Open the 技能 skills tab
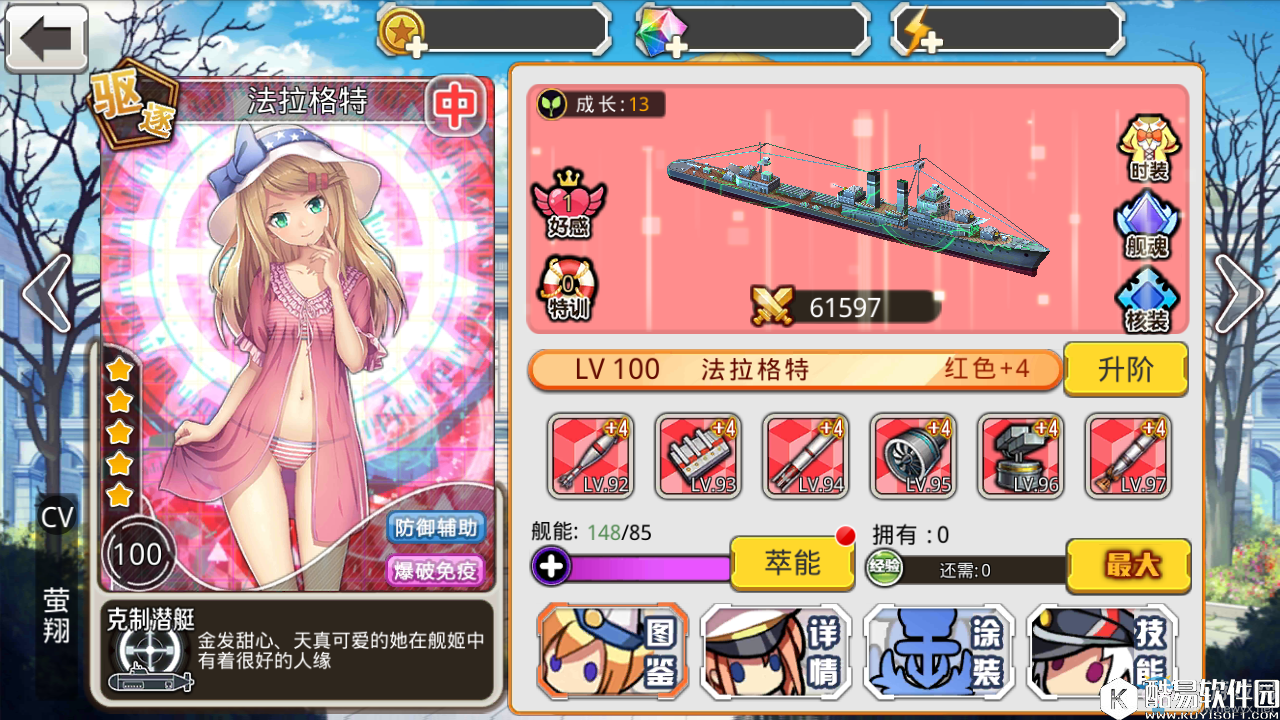Image resolution: width=1280 pixels, height=720 pixels. pos(1101,651)
